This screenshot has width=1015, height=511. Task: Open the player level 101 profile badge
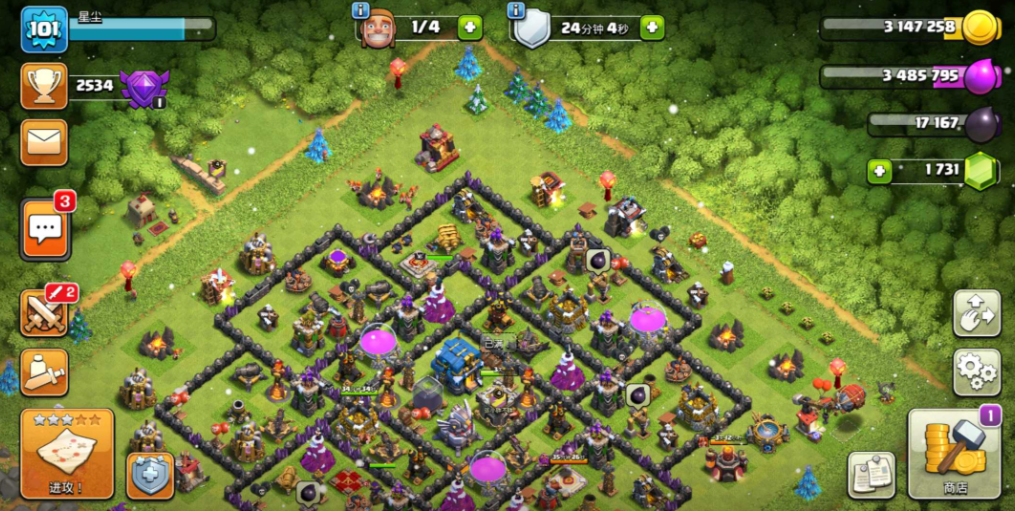[x=44, y=29]
